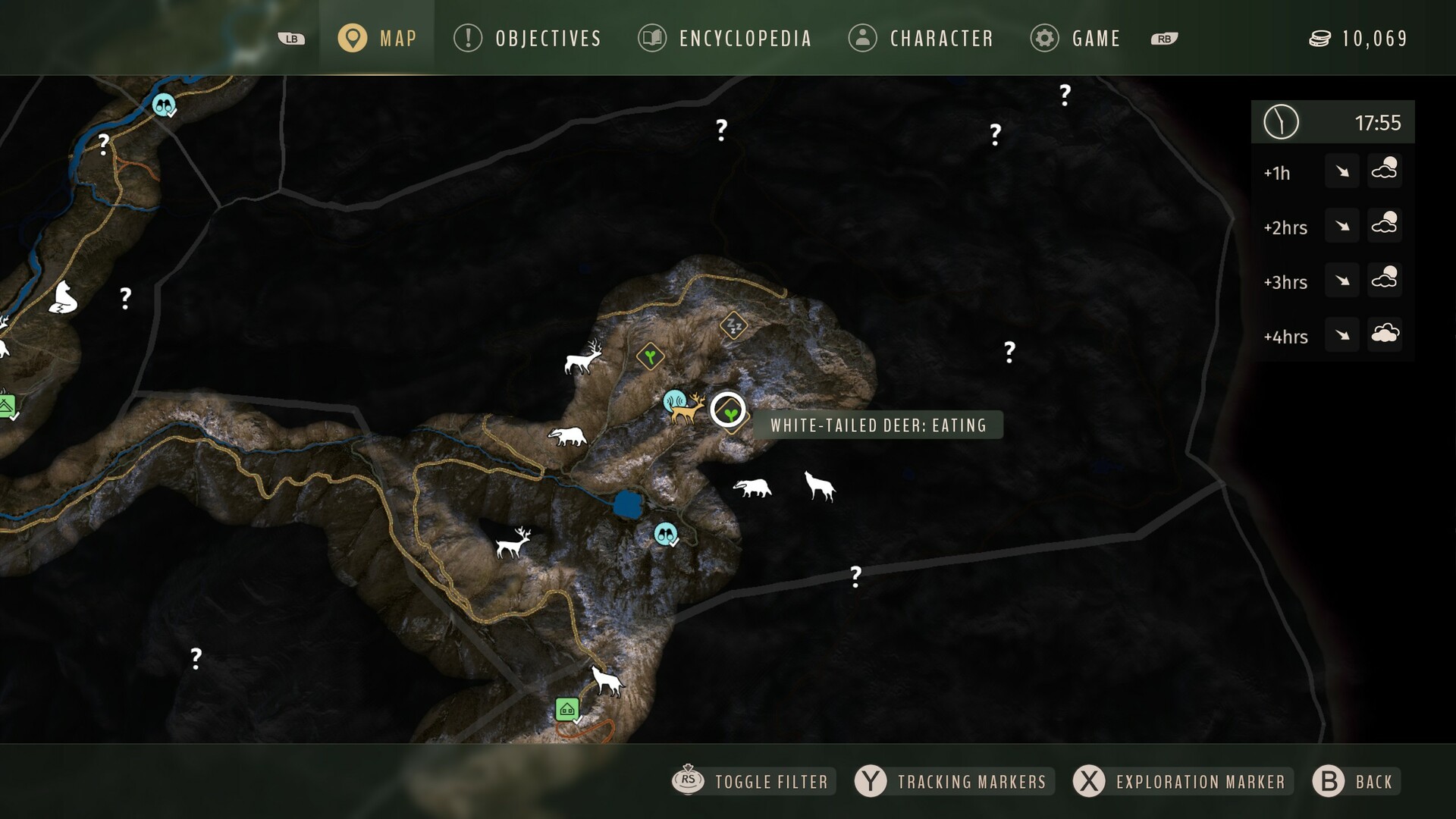Image resolution: width=1456 pixels, height=819 pixels.
Task: Click the +1h time skip arrow
Action: (x=1341, y=171)
